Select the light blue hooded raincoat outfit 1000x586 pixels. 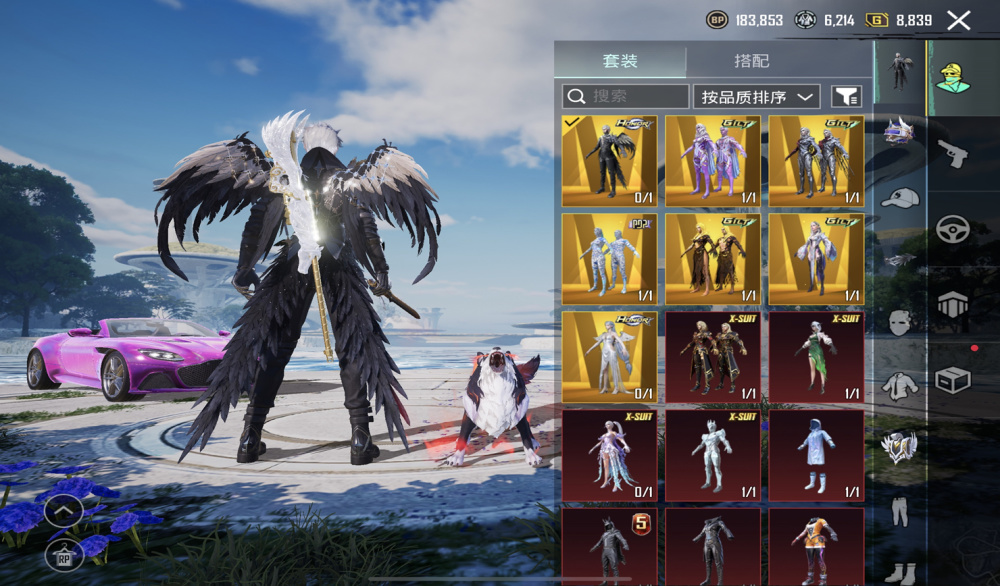click(816, 454)
